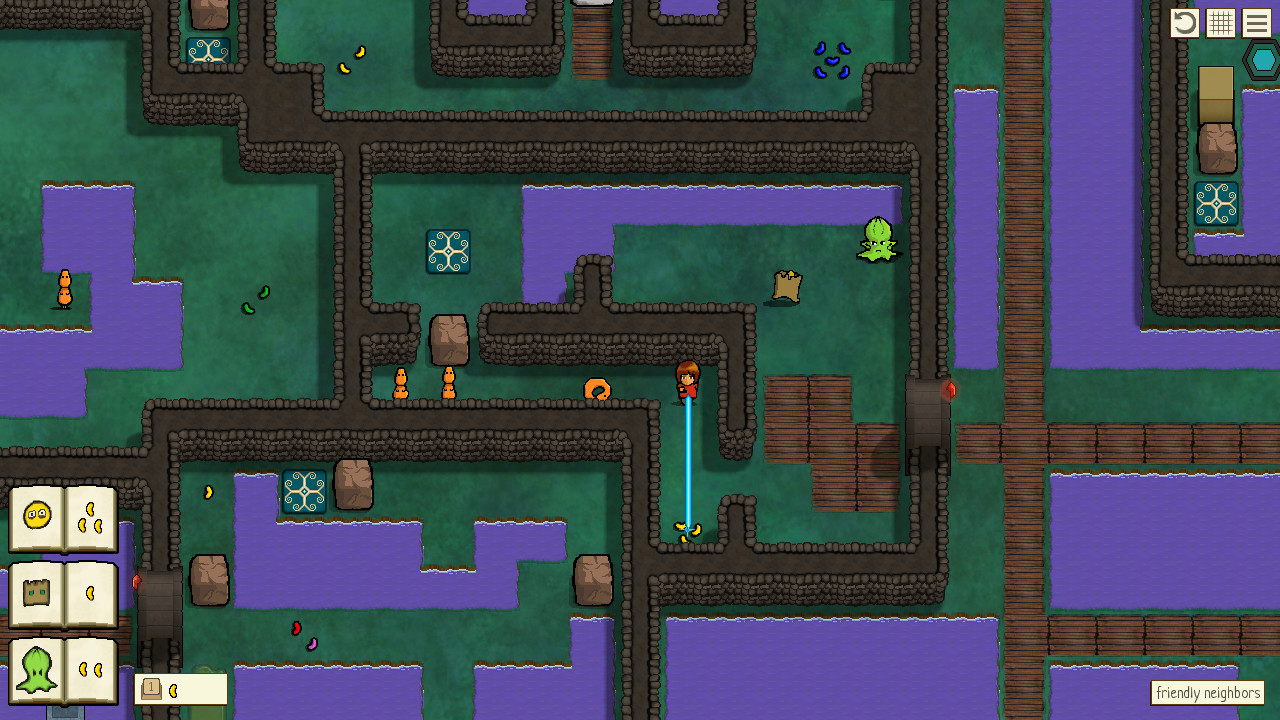Pick up the paper scrap near the monster
The image size is (1280, 720).
point(789,287)
